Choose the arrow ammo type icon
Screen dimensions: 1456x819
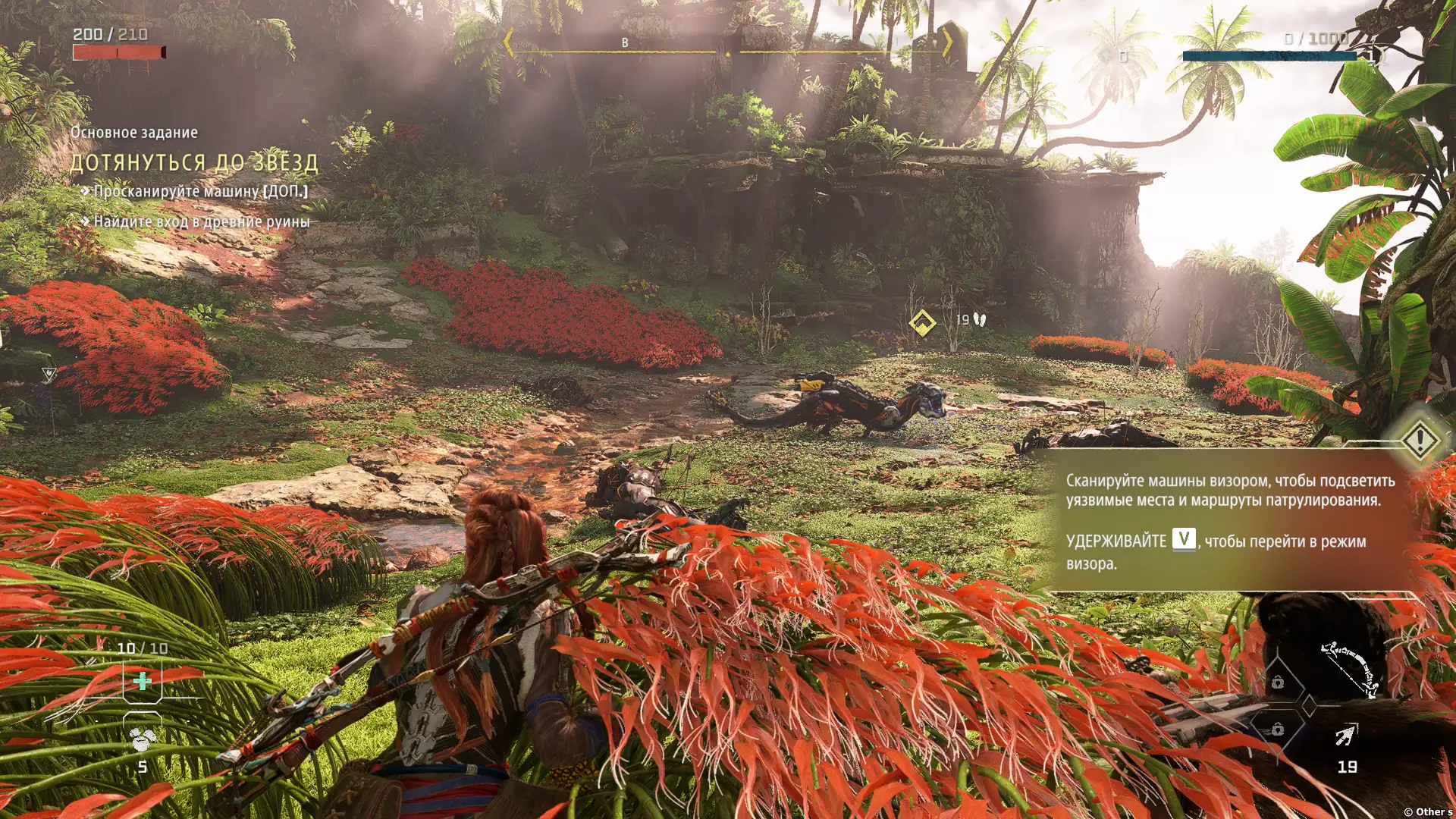1346,735
